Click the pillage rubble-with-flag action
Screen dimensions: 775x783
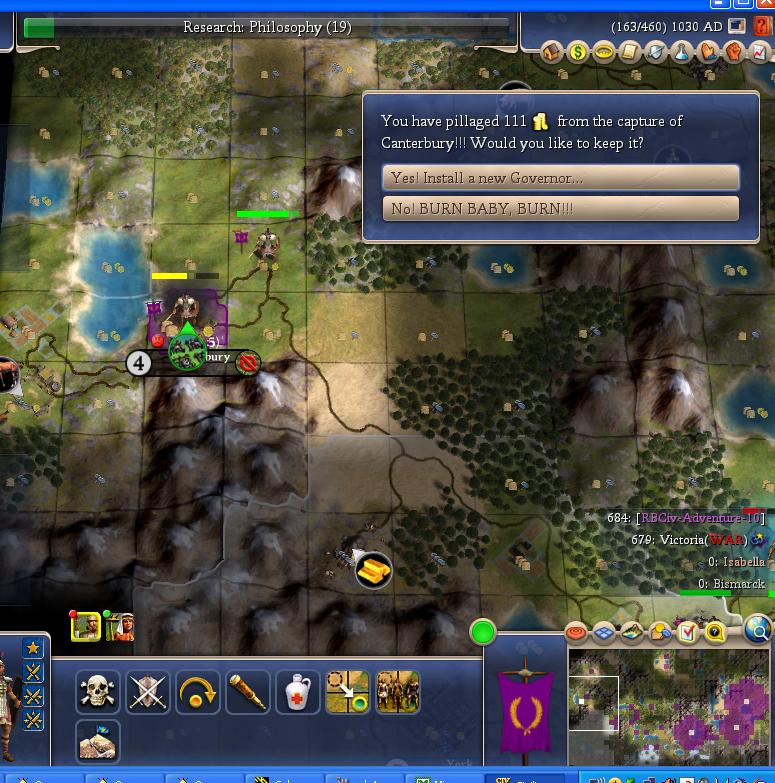click(x=98, y=742)
